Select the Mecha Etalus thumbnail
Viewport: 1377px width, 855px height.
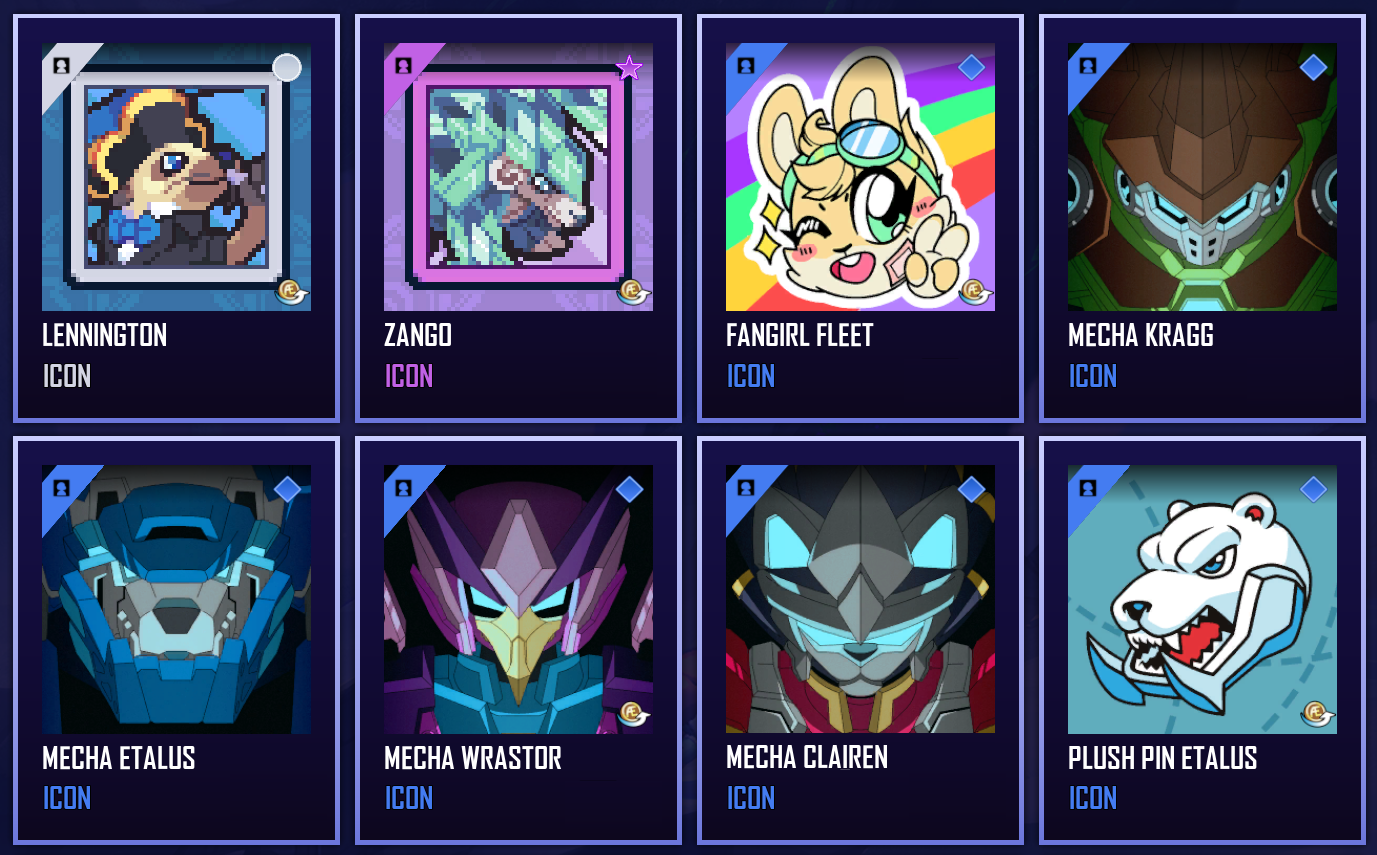pyautogui.click(x=176, y=600)
